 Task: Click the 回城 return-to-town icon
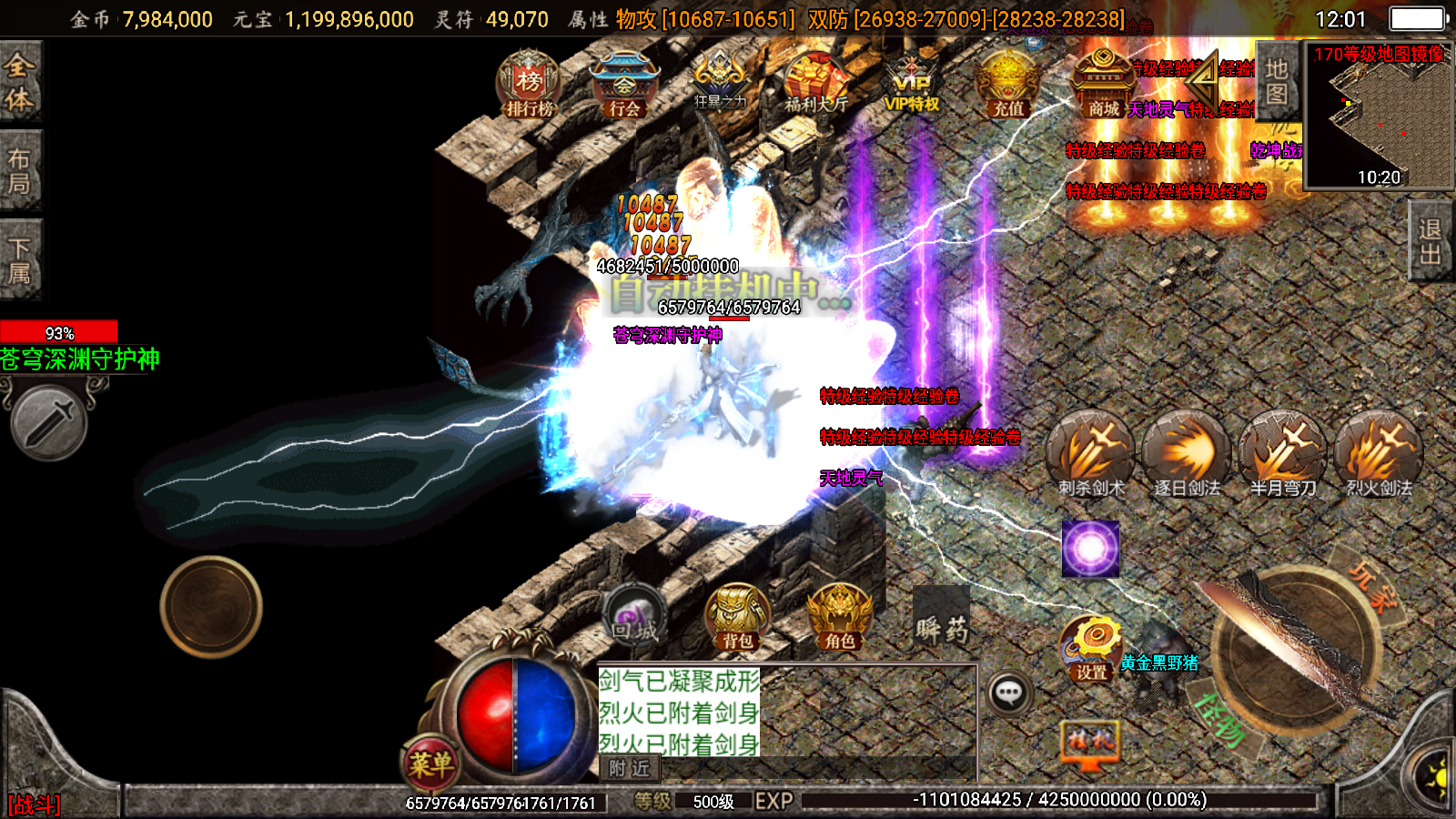click(x=634, y=616)
